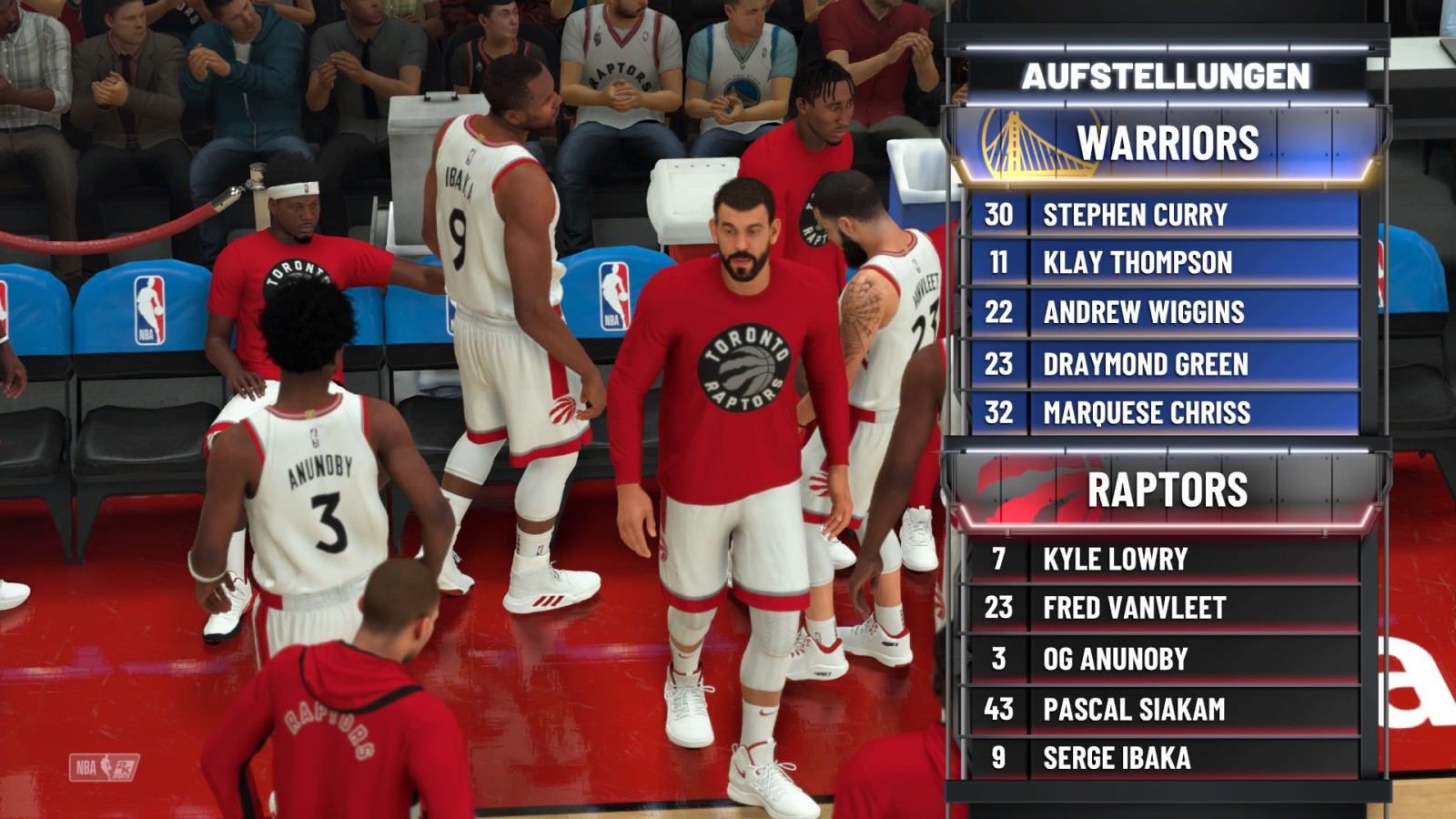The height and width of the screenshot is (819, 1456).
Task: Pick Serge Ibaka from the Raptors lineup
Action: 1165,757
